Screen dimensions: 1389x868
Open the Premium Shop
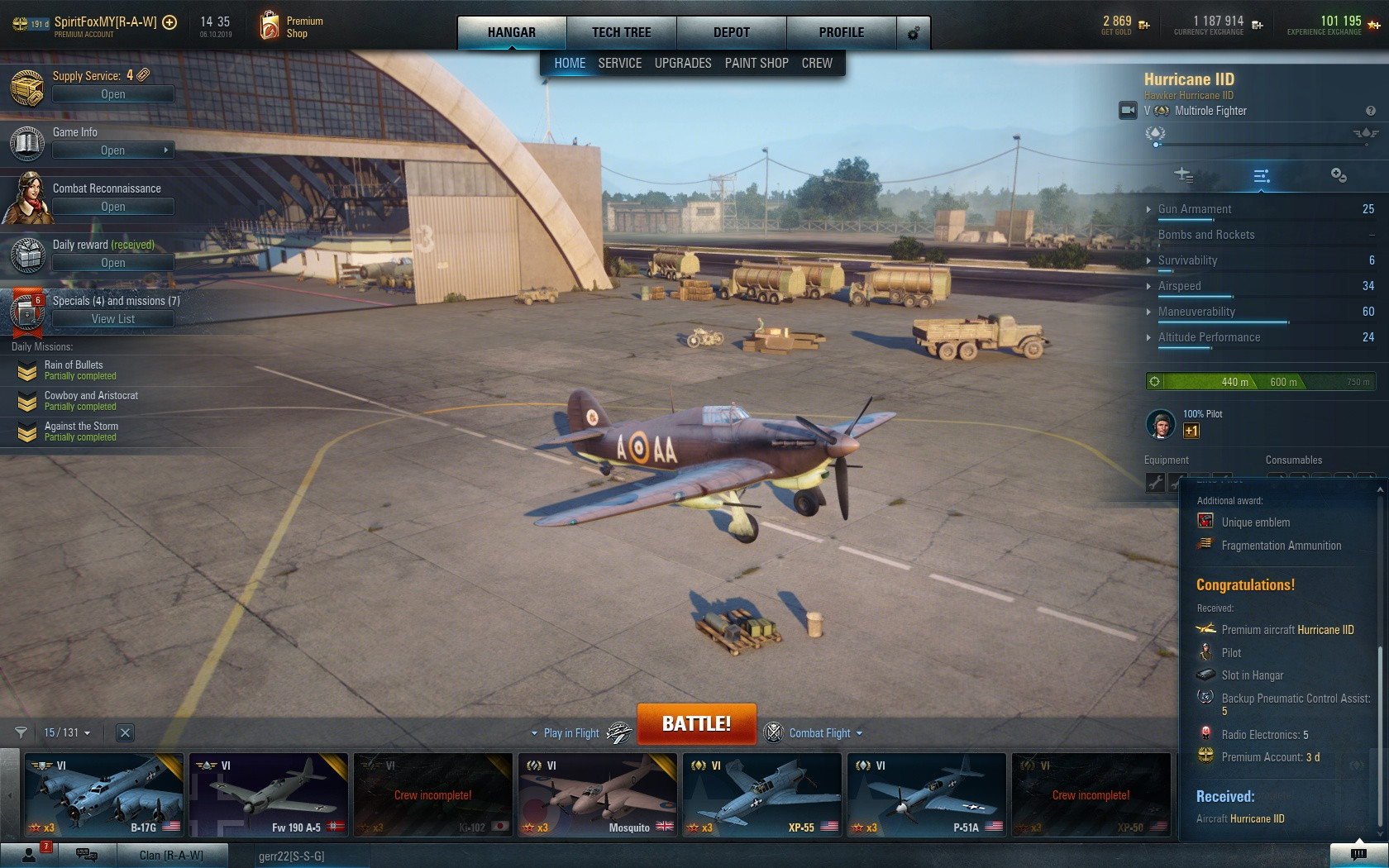290,26
